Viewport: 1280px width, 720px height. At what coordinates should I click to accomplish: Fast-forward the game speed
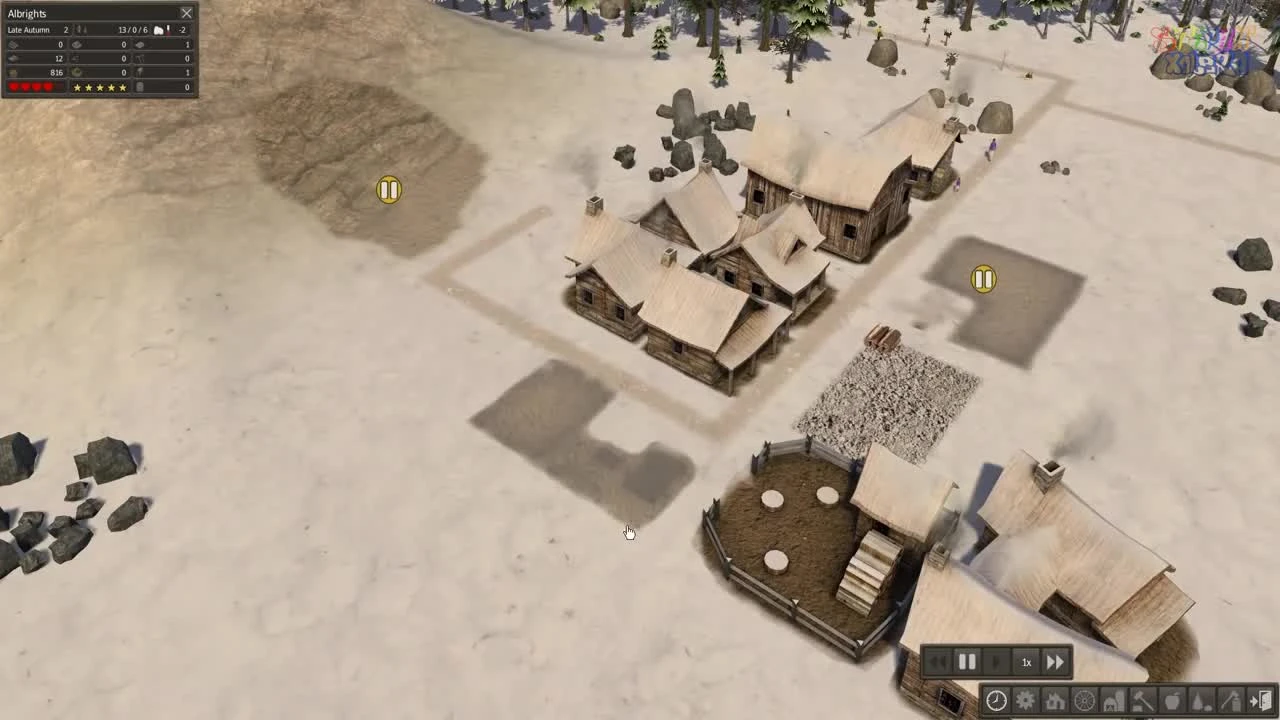pos(1055,661)
